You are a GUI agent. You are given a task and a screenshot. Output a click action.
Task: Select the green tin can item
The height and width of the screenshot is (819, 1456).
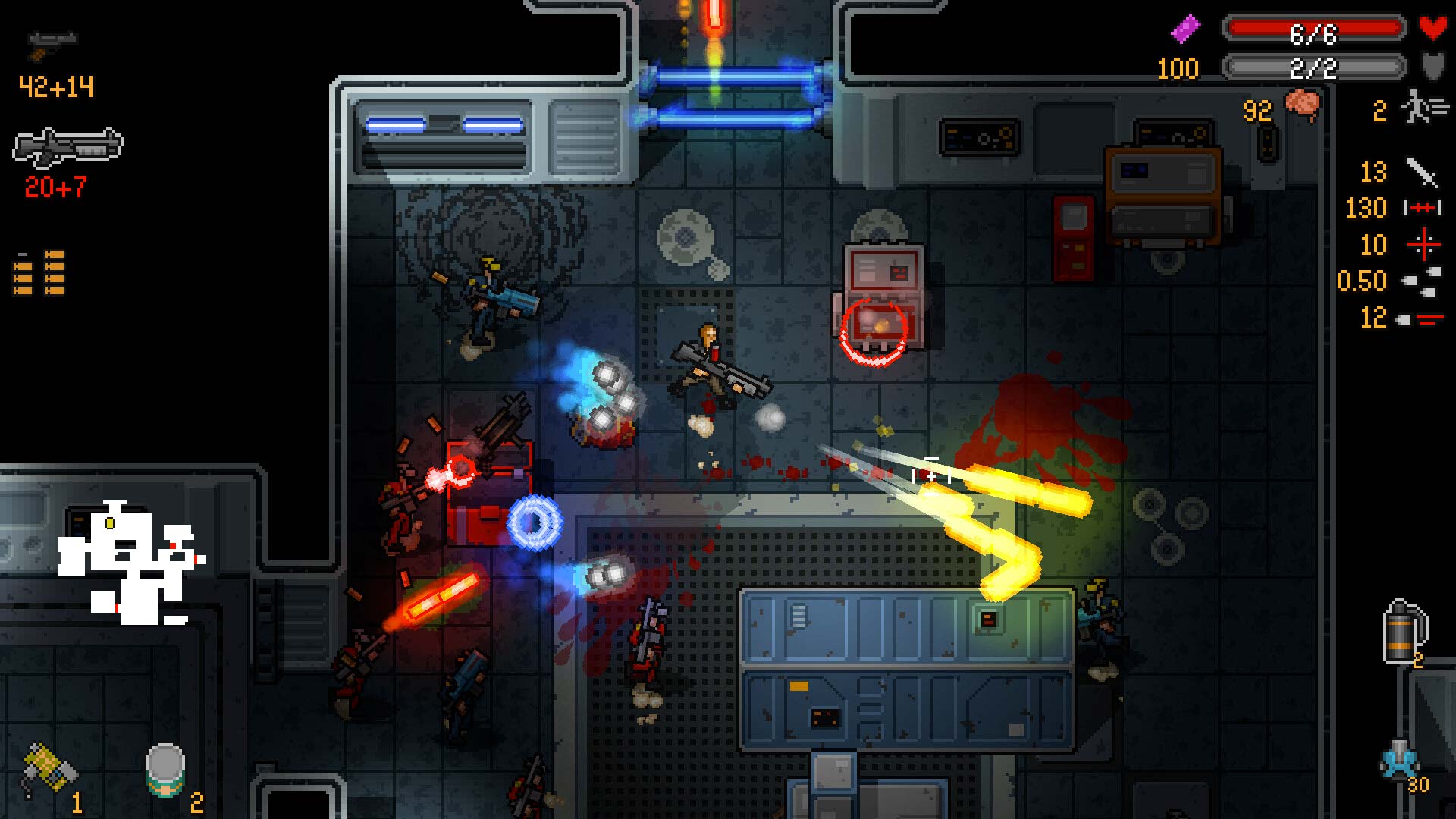[x=165, y=770]
